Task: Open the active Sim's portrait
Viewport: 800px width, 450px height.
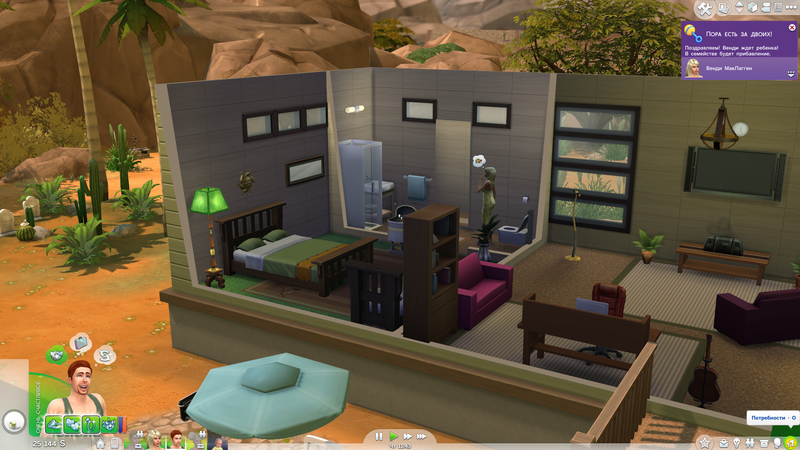Action: [x=80, y=385]
